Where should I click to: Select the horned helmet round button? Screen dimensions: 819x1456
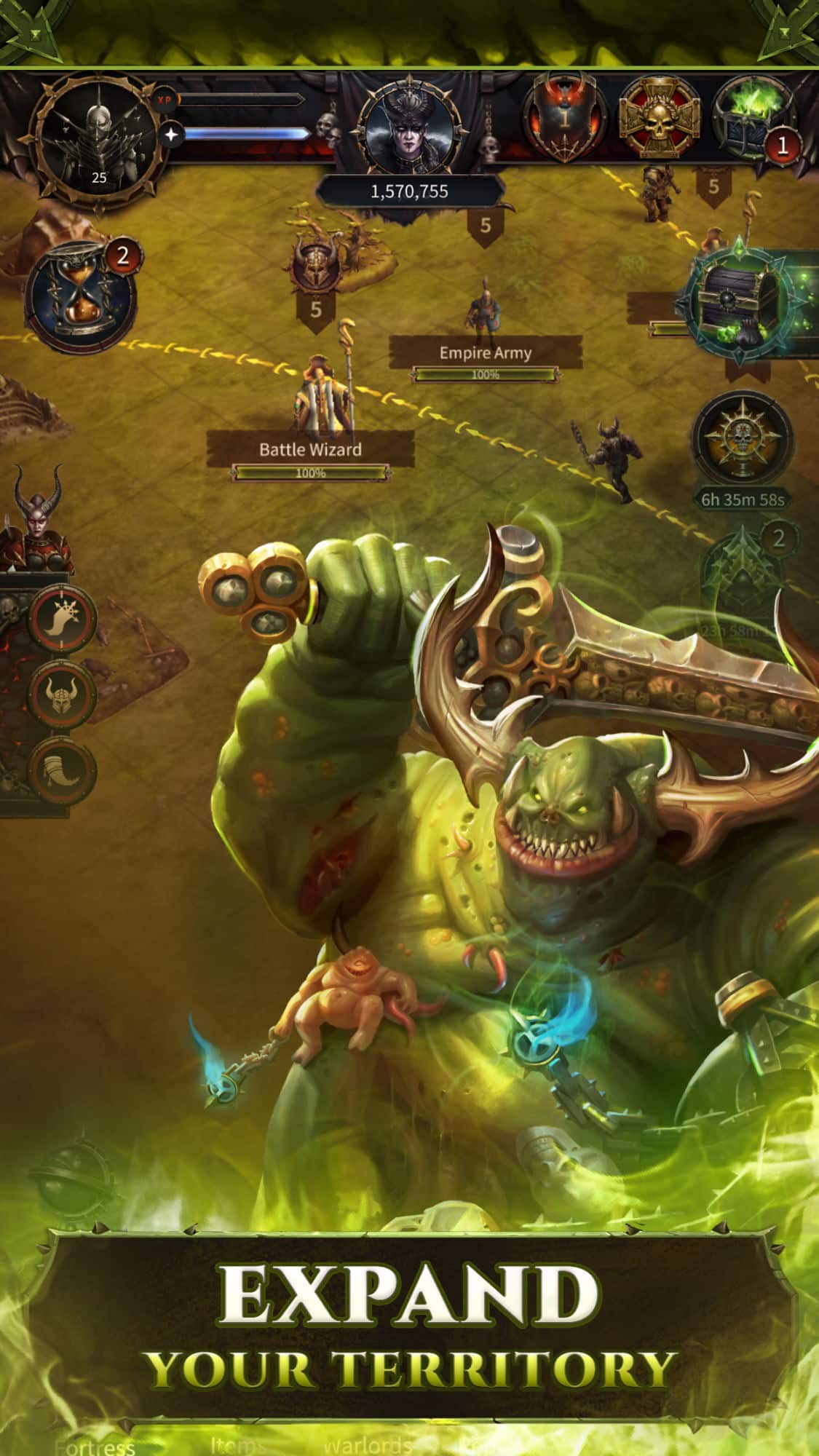(x=63, y=695)
